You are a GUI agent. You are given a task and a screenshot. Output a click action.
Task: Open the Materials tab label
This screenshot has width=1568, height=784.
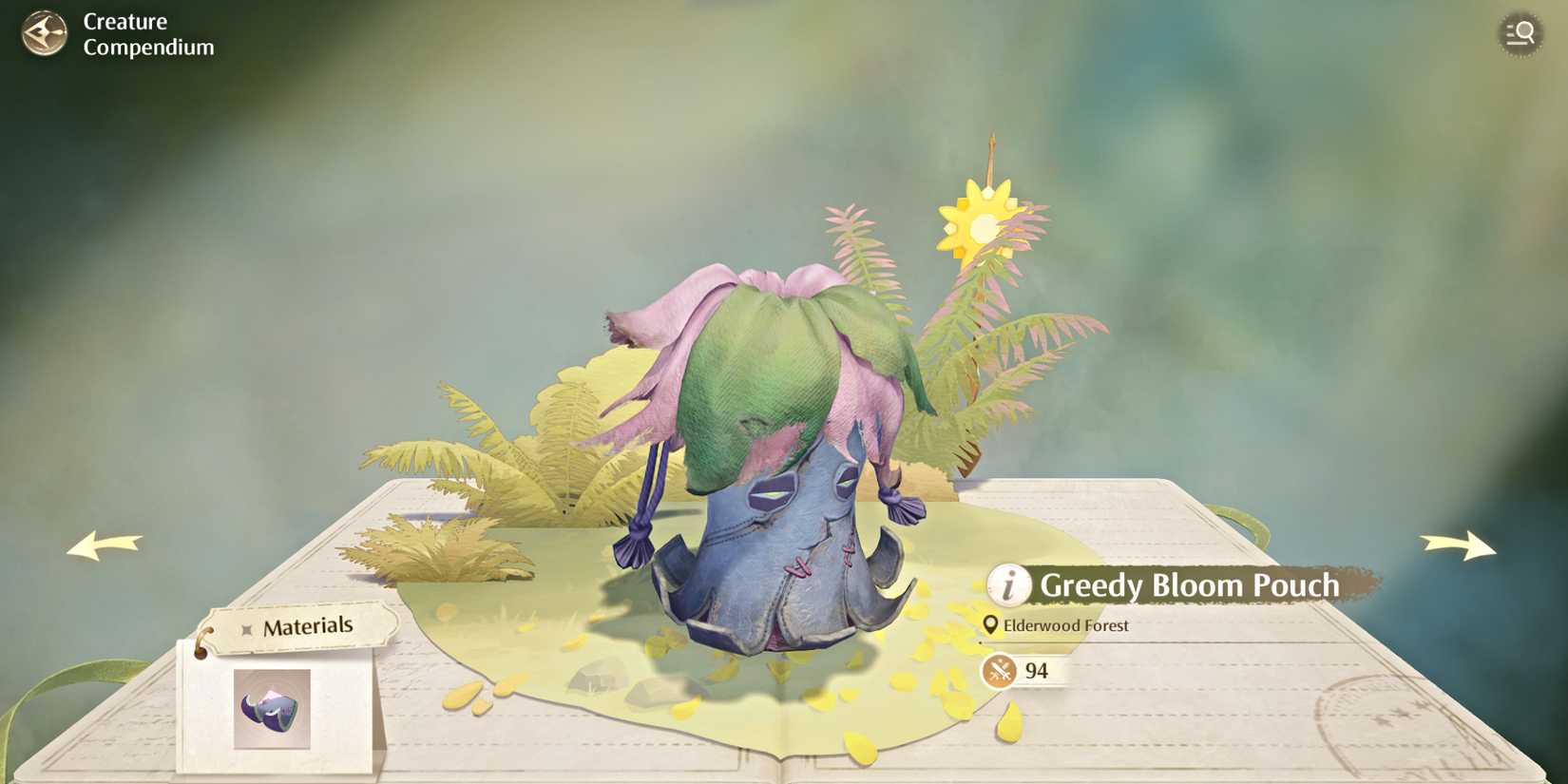click(x=309, y=625)
